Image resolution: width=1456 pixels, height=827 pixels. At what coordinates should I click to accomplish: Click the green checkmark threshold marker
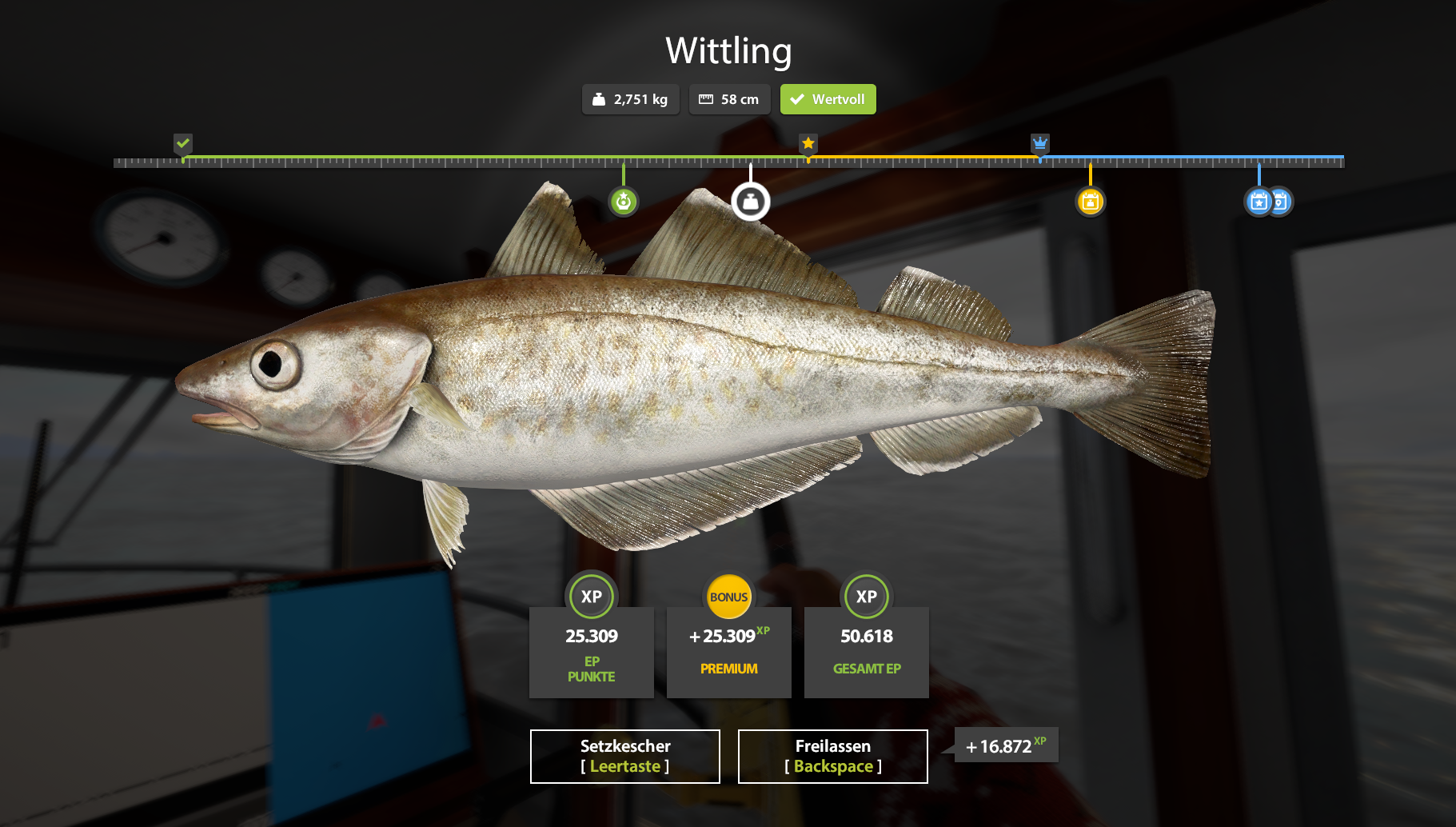point(183,144)
